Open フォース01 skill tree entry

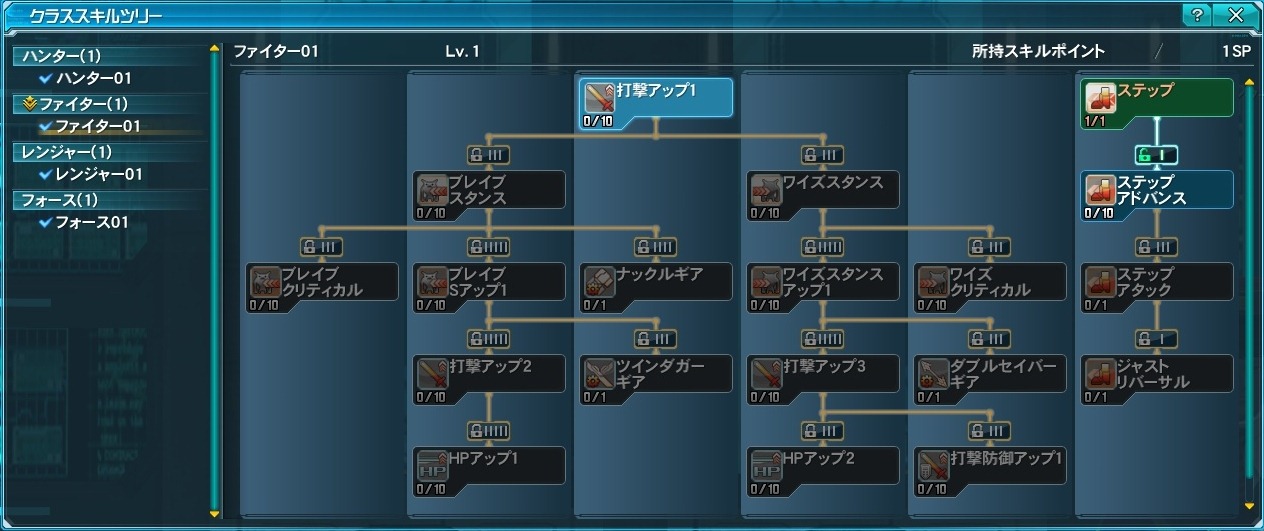pos(92,222)
